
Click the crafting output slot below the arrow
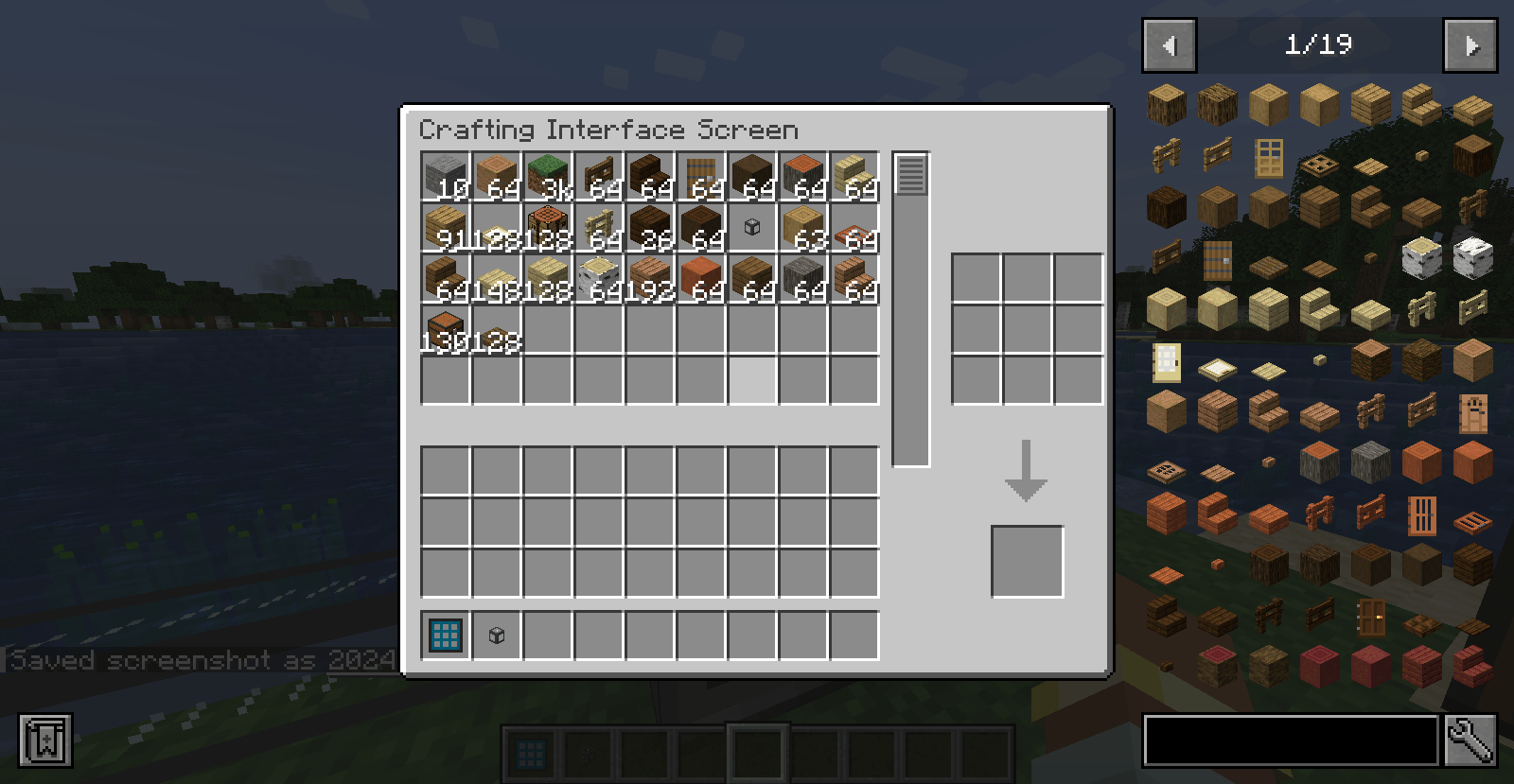pyautogui.click(x=1027, y=558)
